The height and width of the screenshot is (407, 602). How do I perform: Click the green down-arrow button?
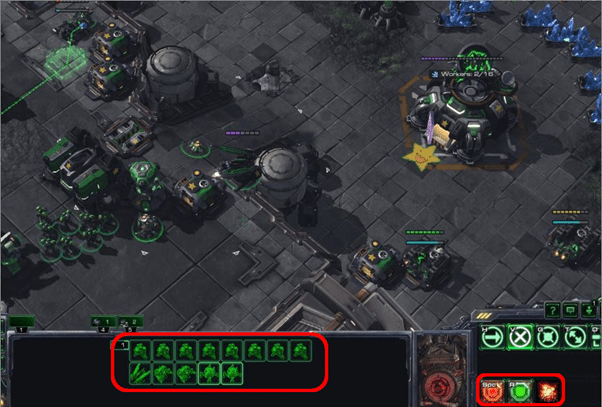pos(587,311)
